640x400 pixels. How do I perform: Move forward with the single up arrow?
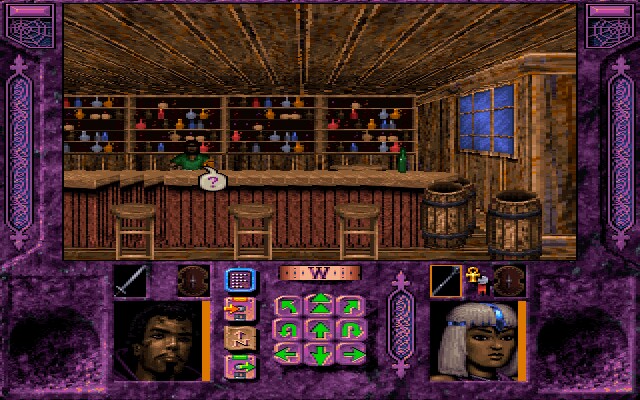(x=320, y=329)
